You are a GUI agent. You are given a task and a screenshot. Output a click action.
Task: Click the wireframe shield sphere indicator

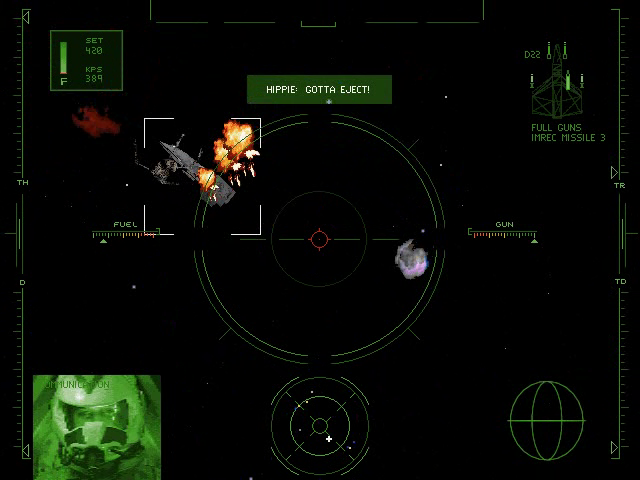pyautogui.click(x=545, y=420)
